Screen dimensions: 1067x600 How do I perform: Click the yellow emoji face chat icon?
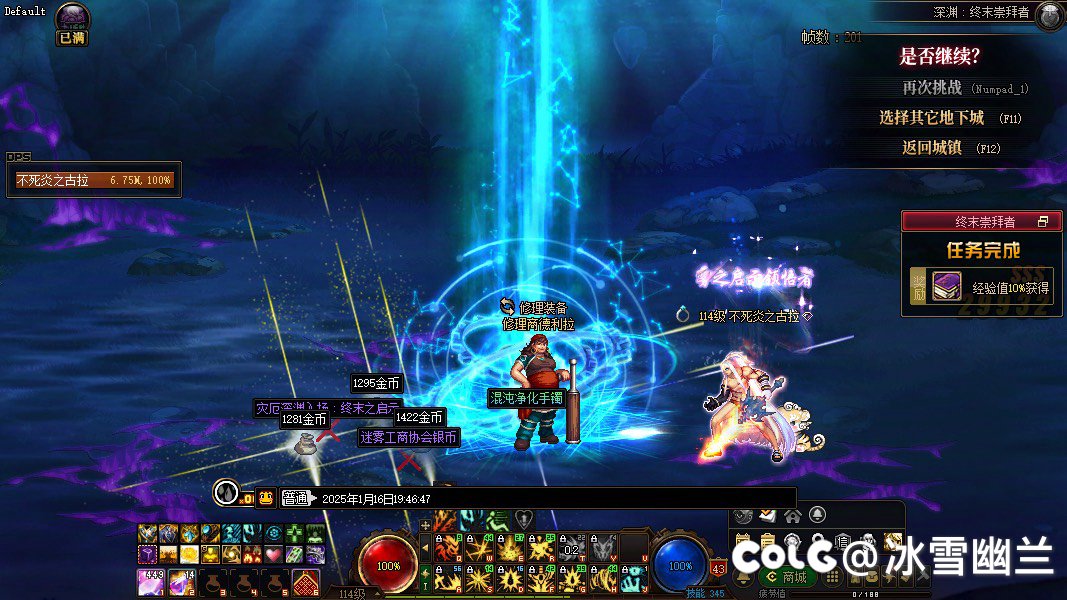pos(266,498)
